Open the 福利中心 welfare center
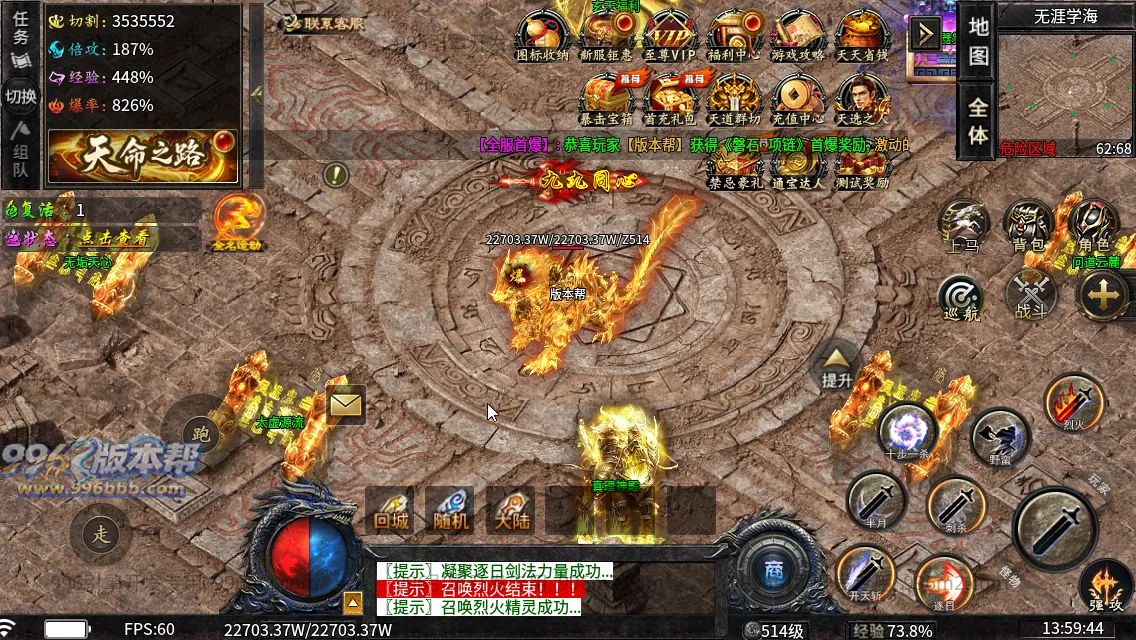The height and width of the screenshot is (640, 1136). click(734, 37)
